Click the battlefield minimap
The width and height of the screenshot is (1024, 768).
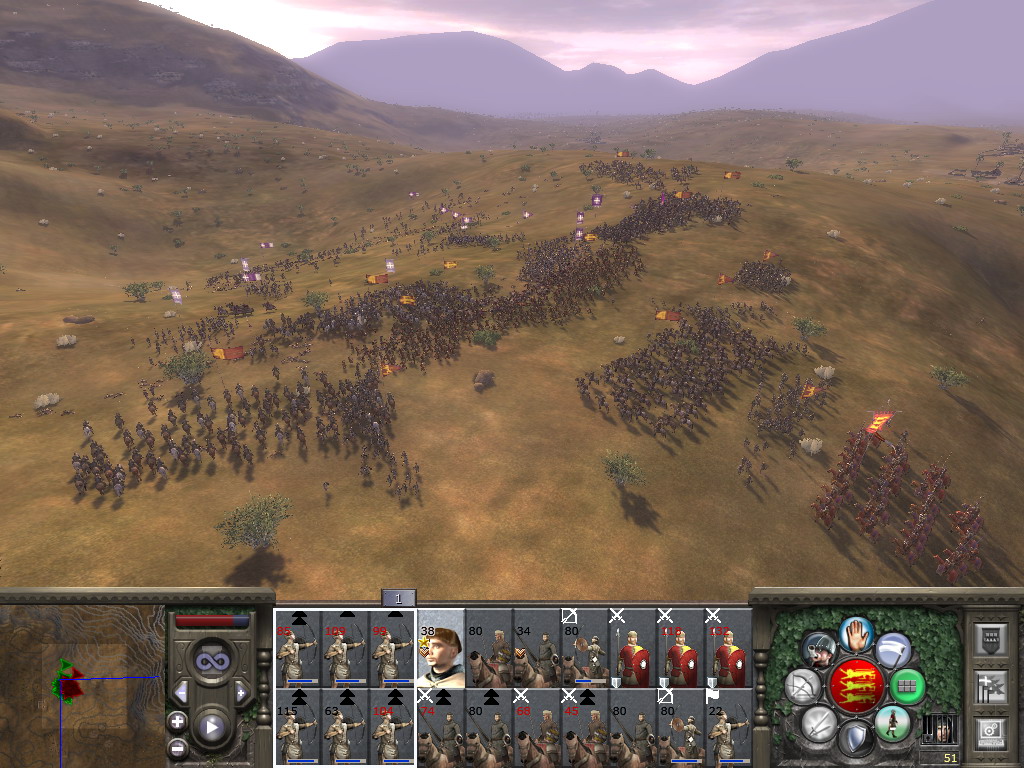click(82, 686)
